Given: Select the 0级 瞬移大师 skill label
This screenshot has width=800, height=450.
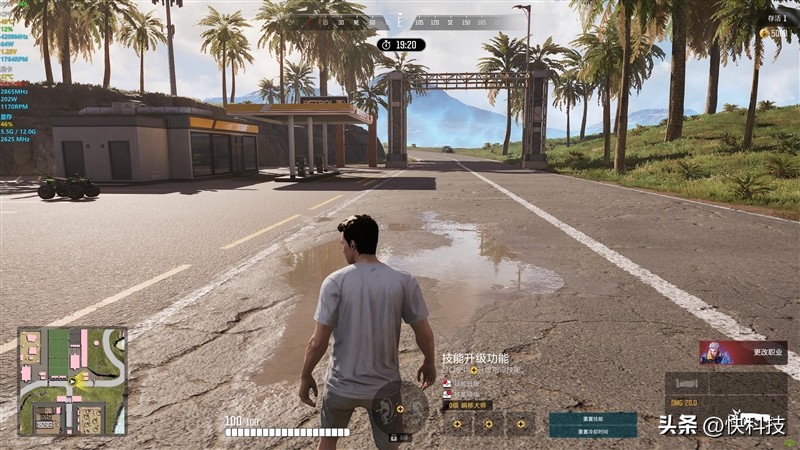Looking at the screenshot, I should point(468,406).
